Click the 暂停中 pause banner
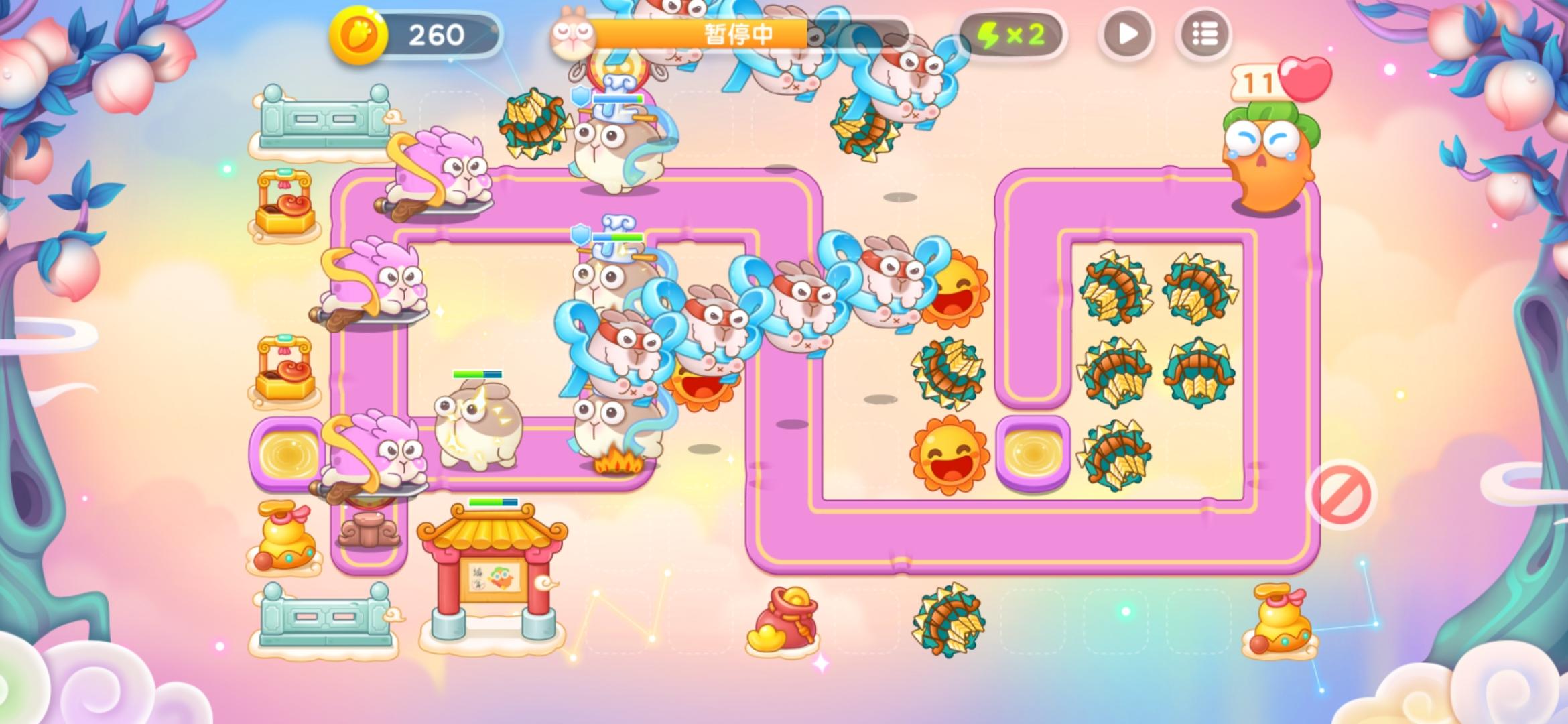 737,32
